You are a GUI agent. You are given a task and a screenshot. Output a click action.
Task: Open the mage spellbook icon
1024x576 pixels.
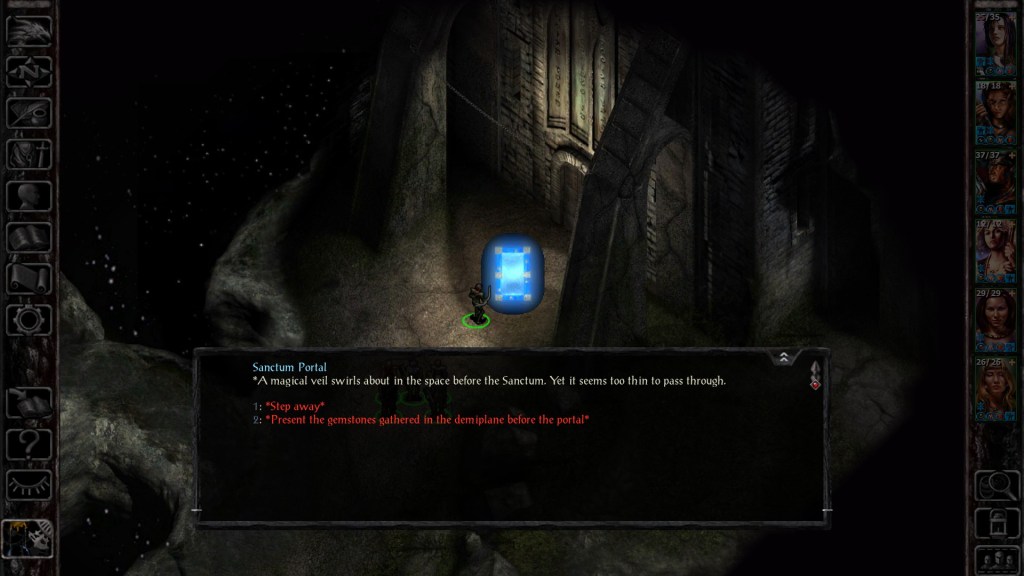(x=29, y=237)
